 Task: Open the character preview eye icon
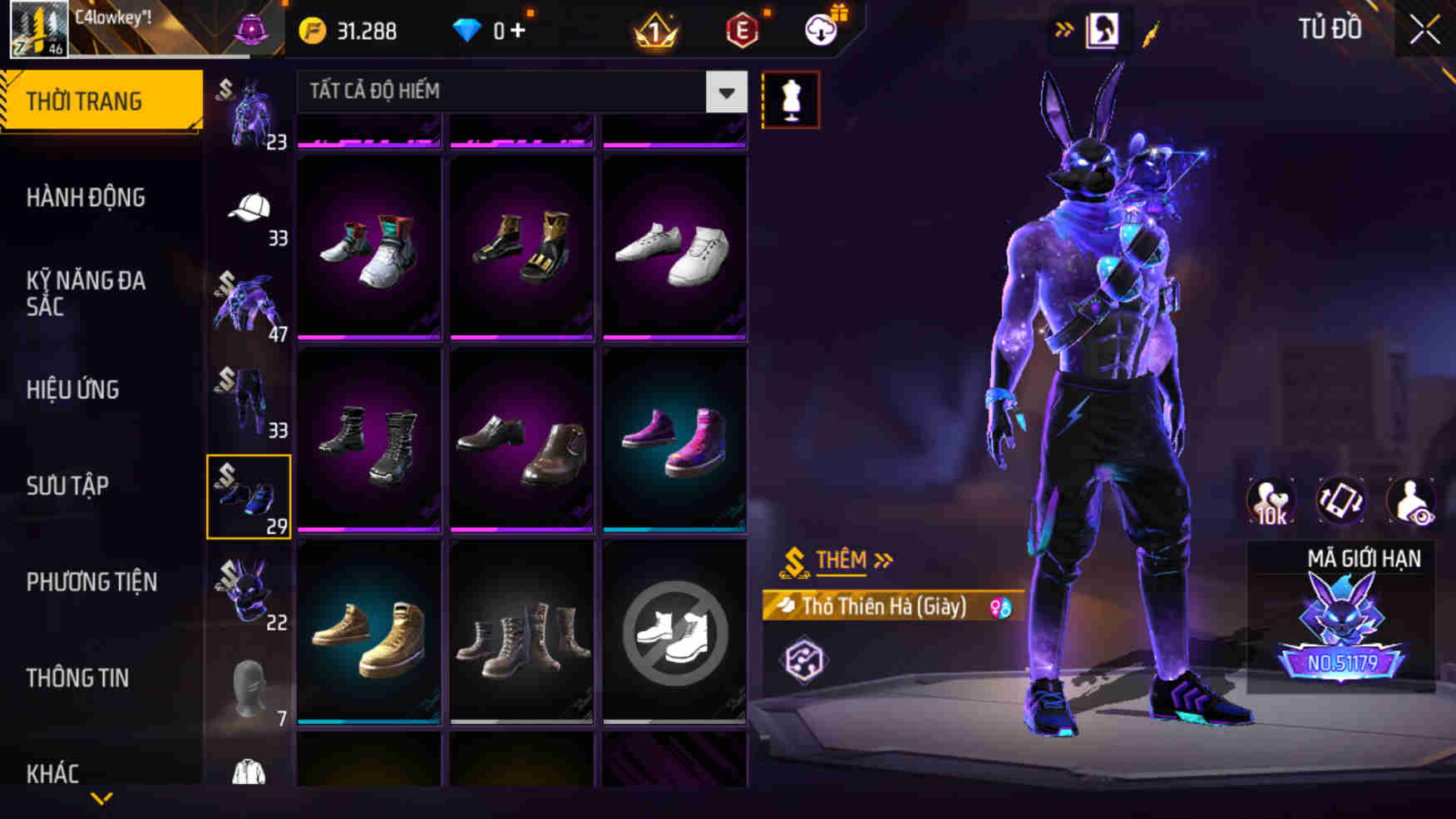click(1413, 500)
